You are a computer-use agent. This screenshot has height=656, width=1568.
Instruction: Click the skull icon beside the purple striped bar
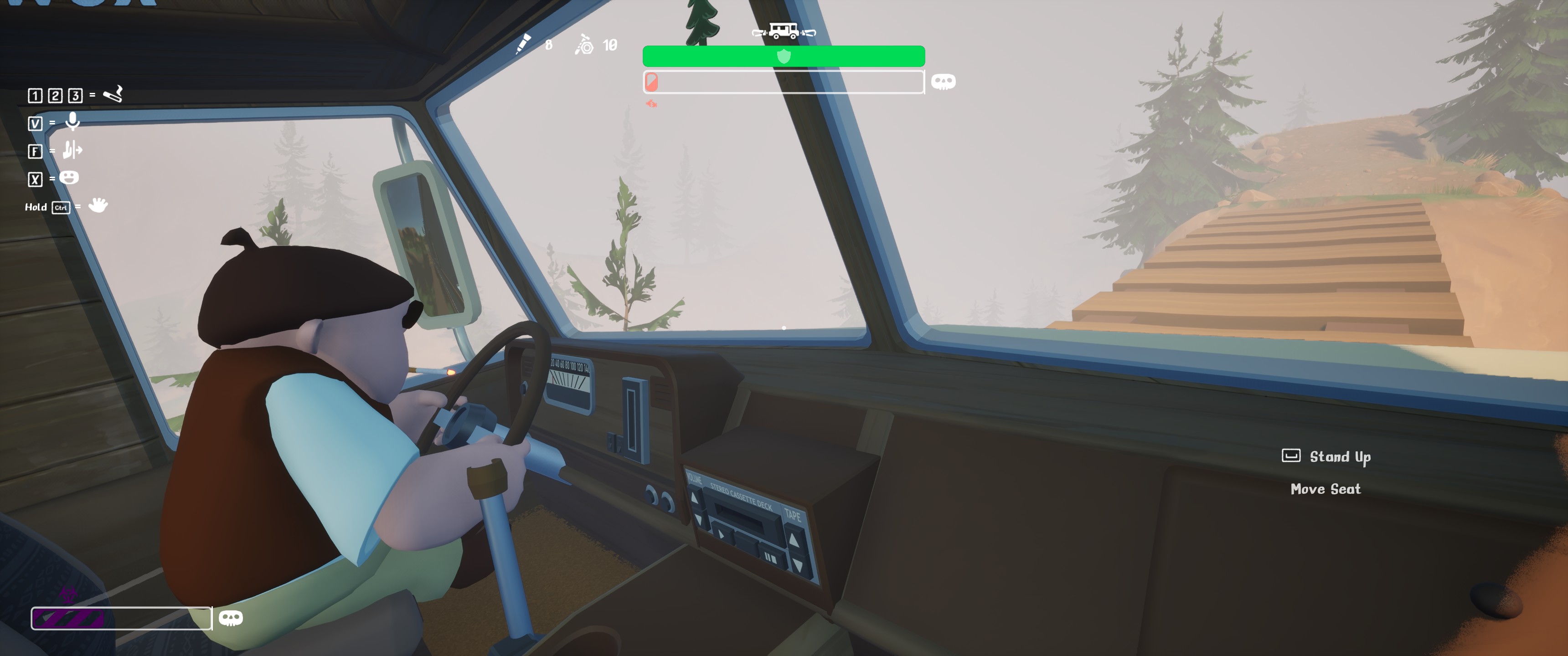(x=231, y=618)
